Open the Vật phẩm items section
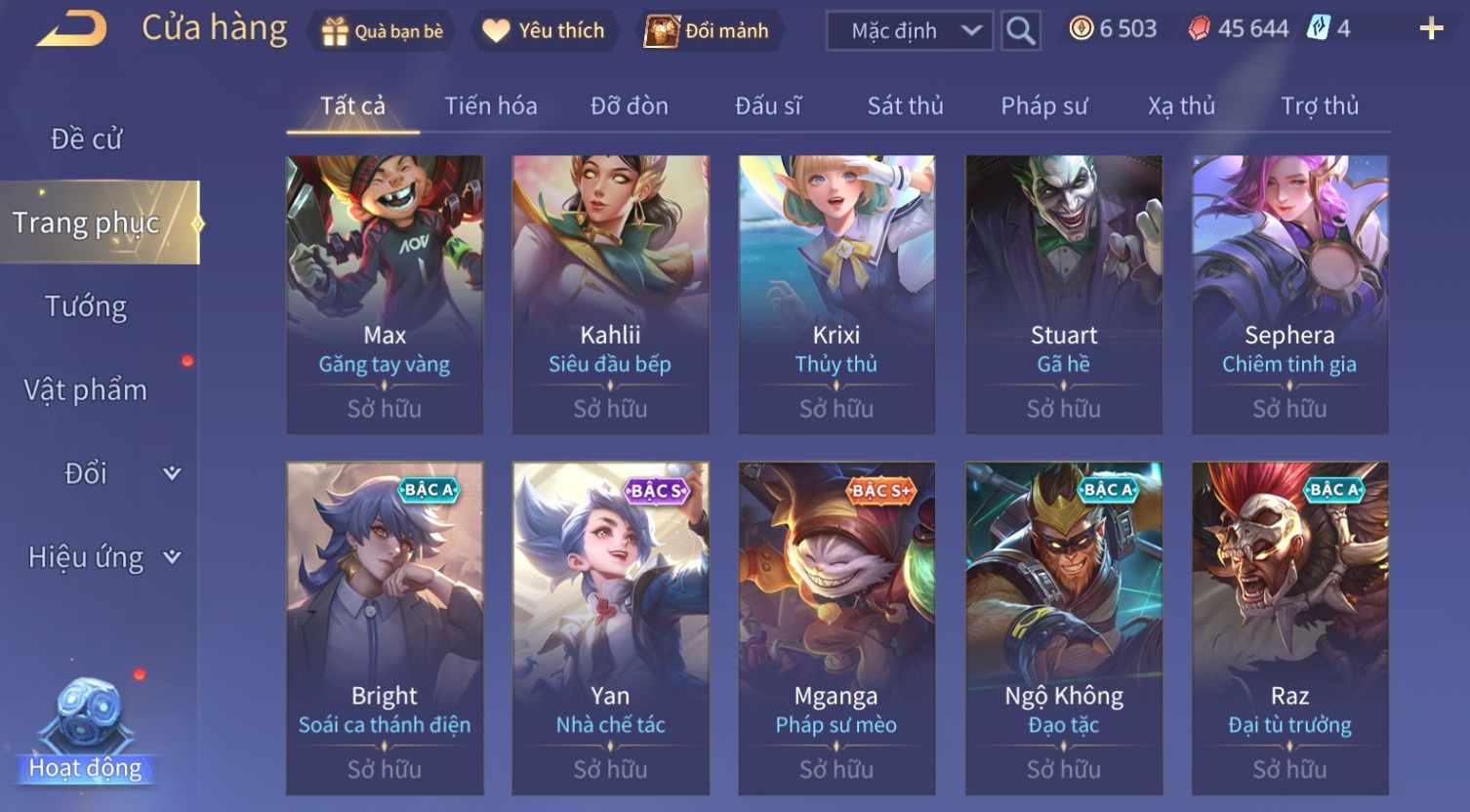The image size is (1470, 812). [x=87, y=390]
